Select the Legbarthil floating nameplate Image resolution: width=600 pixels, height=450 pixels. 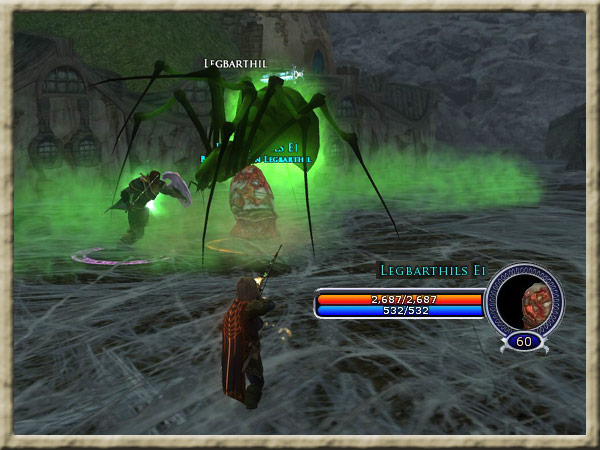tap(235, 63)
